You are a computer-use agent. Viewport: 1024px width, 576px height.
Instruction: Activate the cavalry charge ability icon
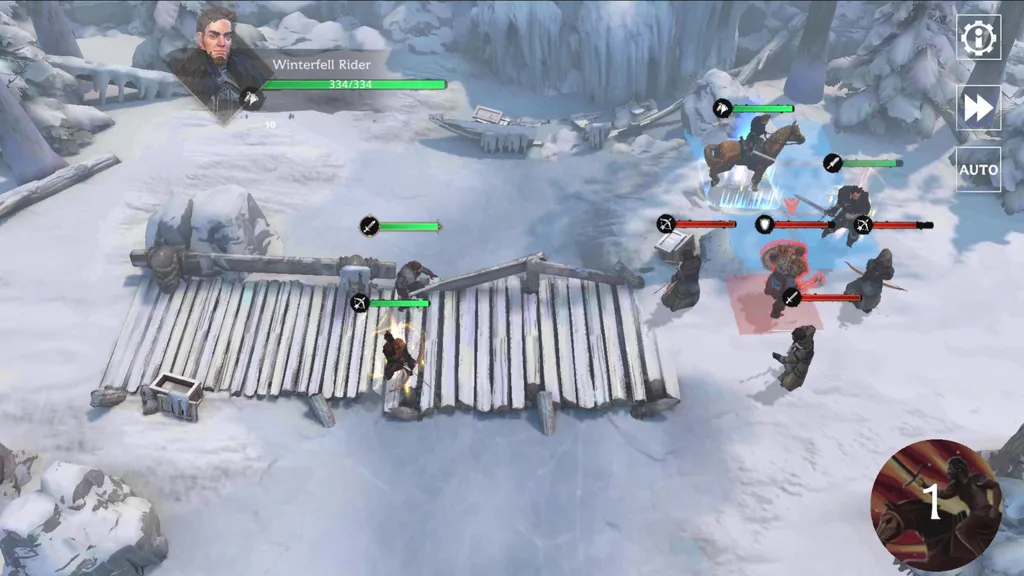pos(935,503)
